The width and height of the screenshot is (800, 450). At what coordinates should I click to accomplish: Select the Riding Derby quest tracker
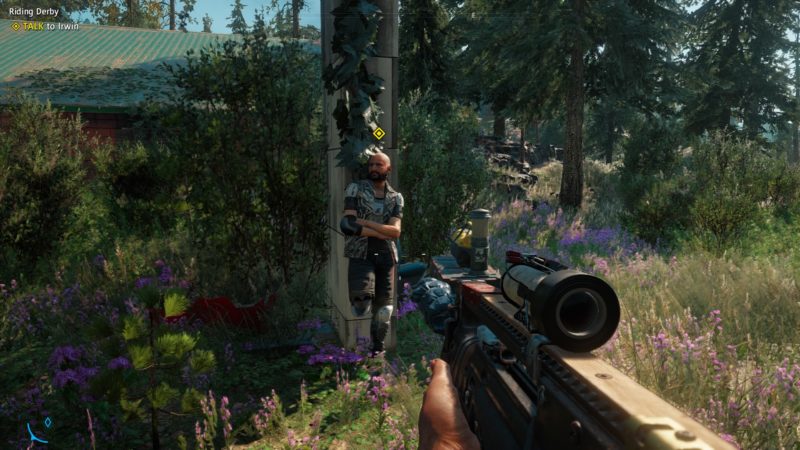(x=34, y=13)
